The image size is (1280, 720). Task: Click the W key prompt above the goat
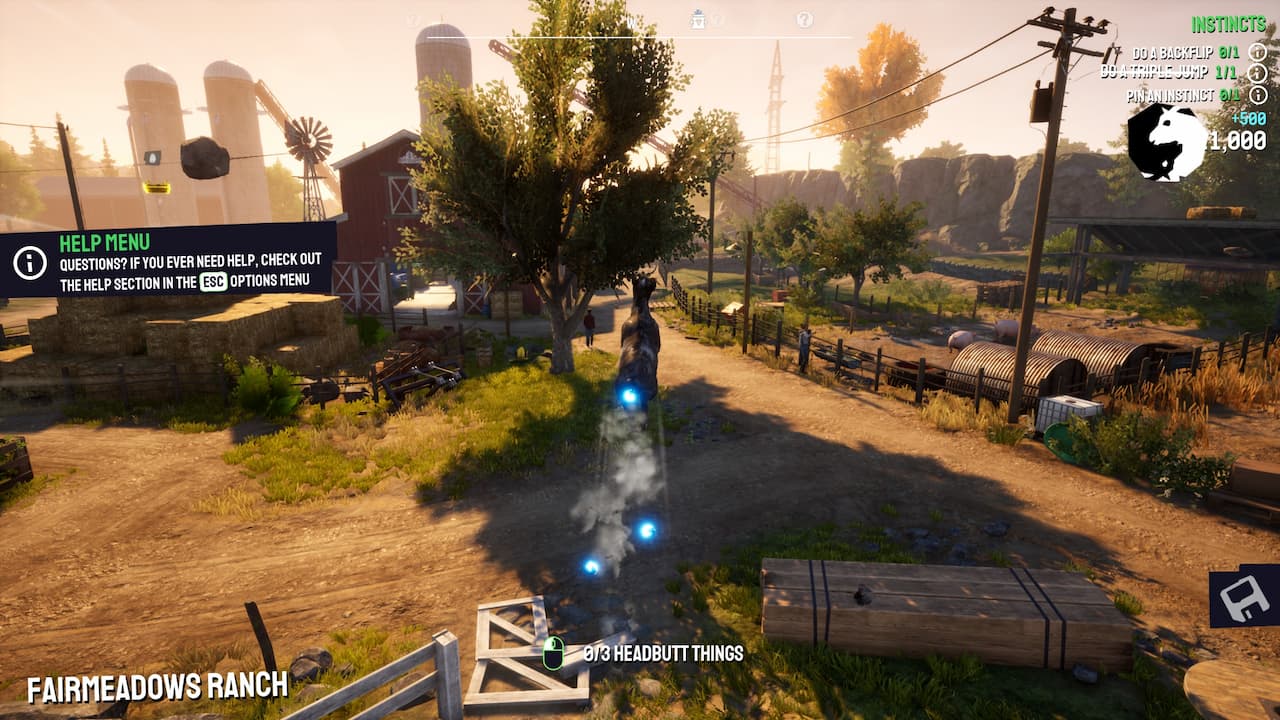pyautogui.click(x=630, y=18)
